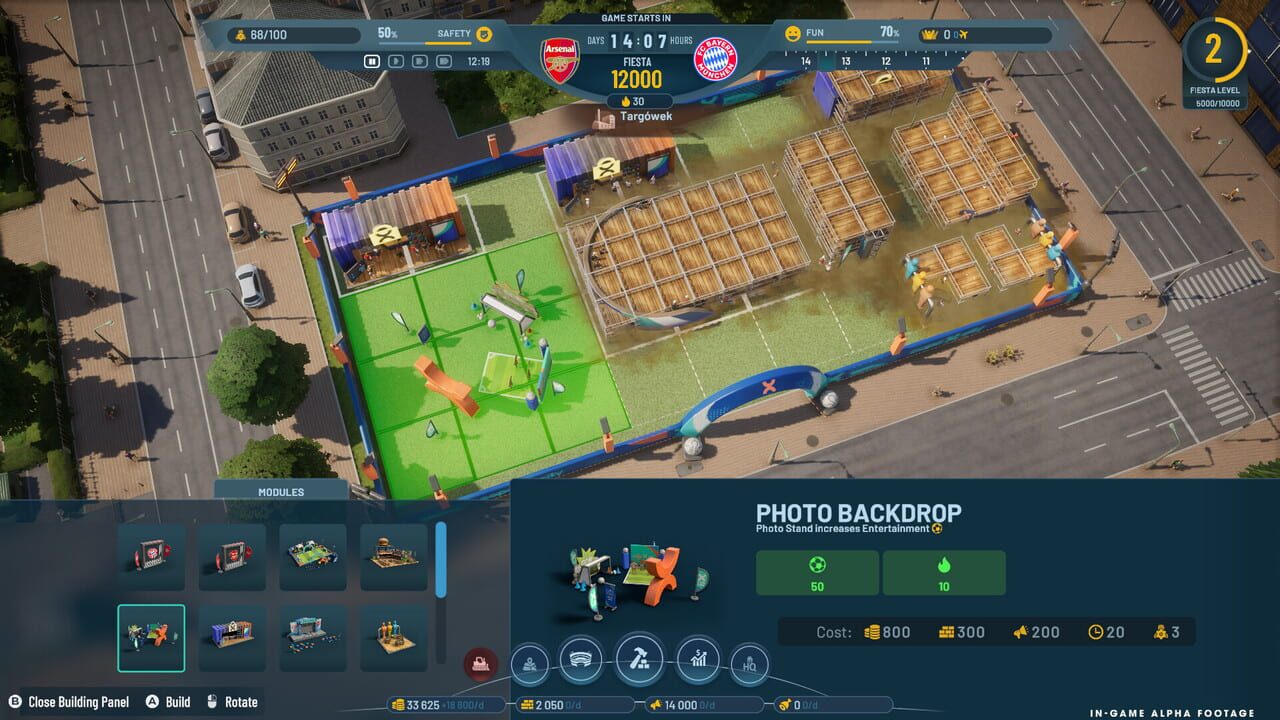
Task: Click the bricks icon in the Cost row
Action: (x=948, y=632)
